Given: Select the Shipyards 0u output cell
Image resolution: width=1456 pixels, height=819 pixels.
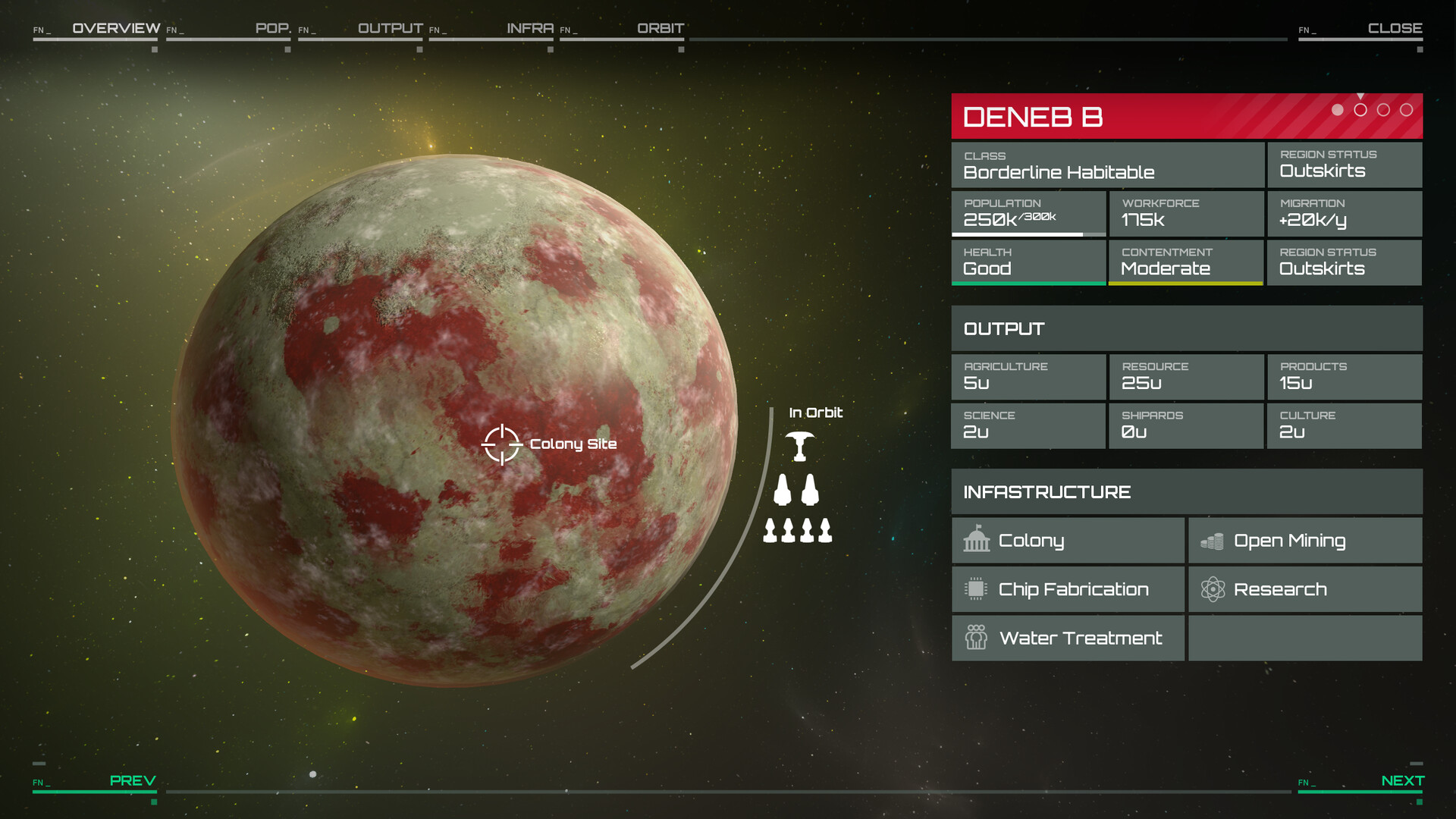Looking at the screenshot, I should (x=1186, y=426).
